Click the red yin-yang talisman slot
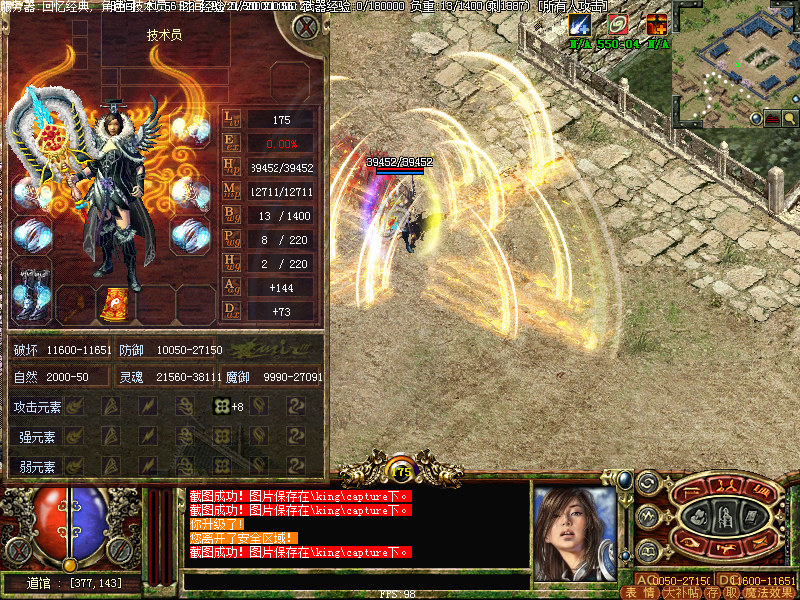 pos(114,303)
